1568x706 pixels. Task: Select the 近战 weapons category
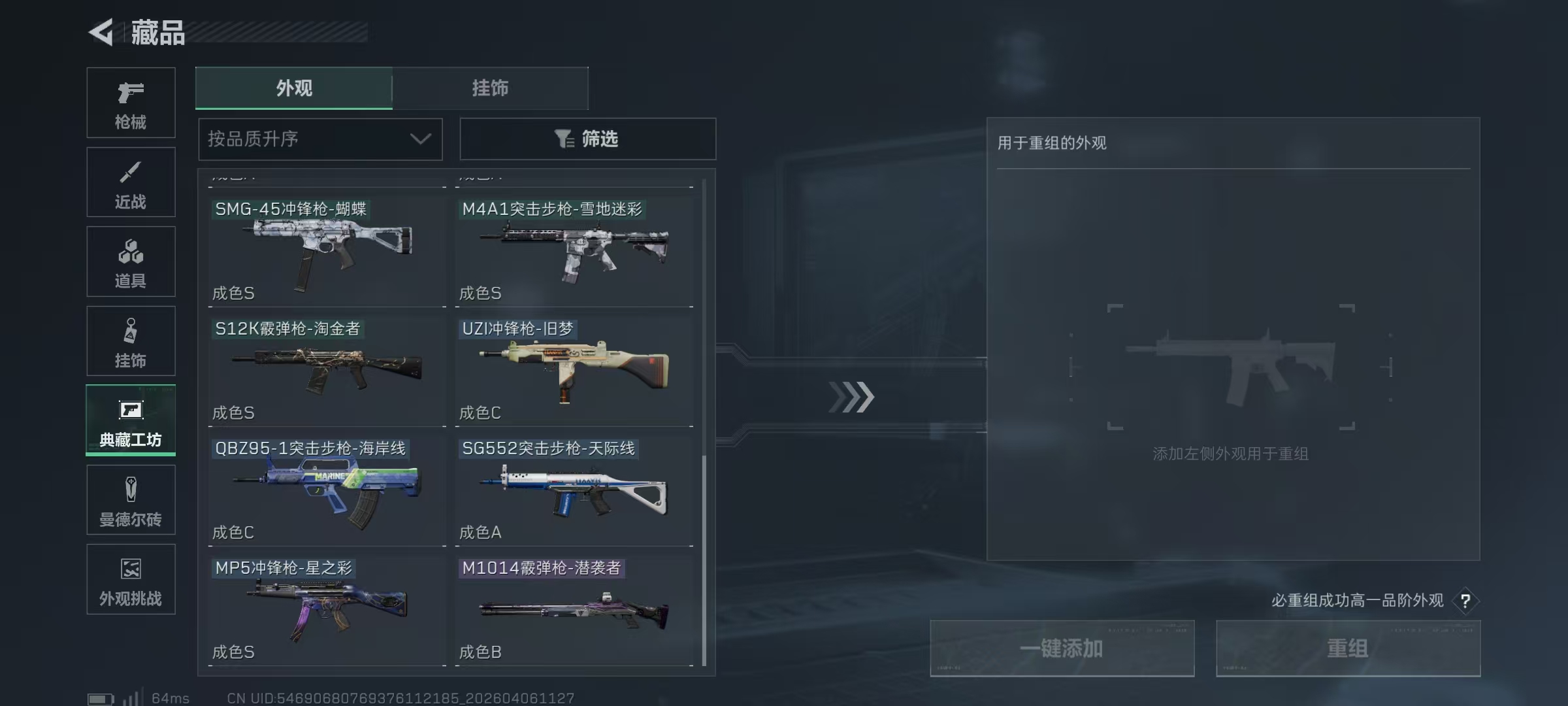[131, 181]
